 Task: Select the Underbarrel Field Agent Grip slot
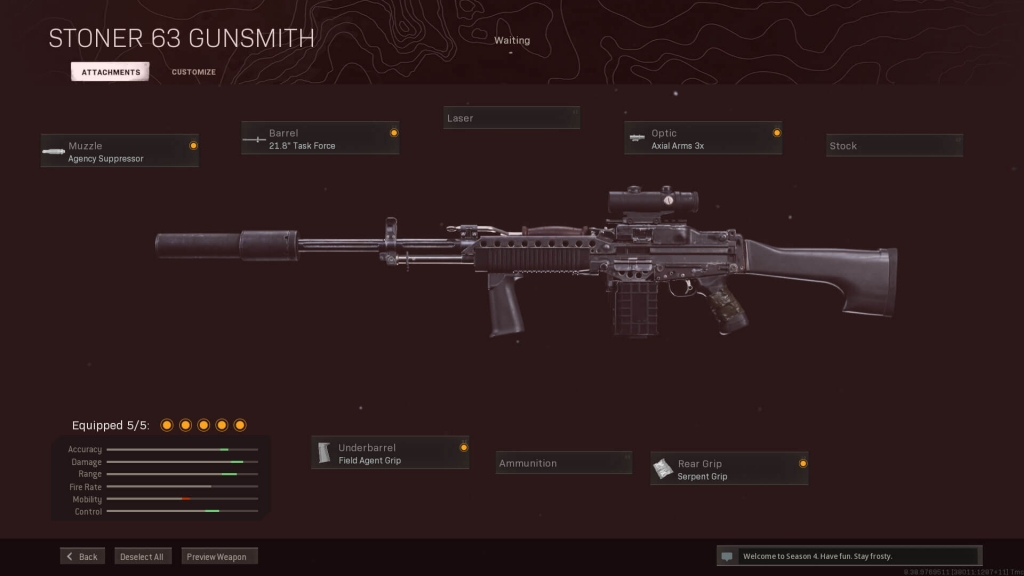[x=390, y=453]
